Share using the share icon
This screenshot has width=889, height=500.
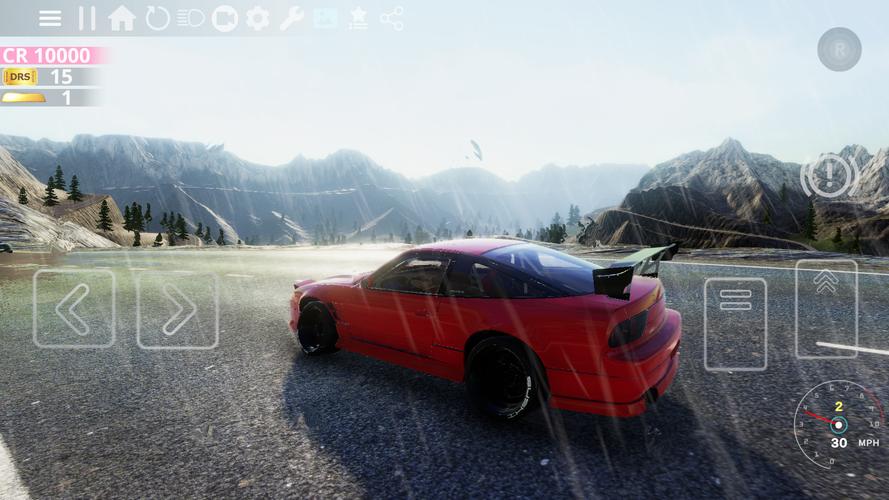click(x=392, y=18)
